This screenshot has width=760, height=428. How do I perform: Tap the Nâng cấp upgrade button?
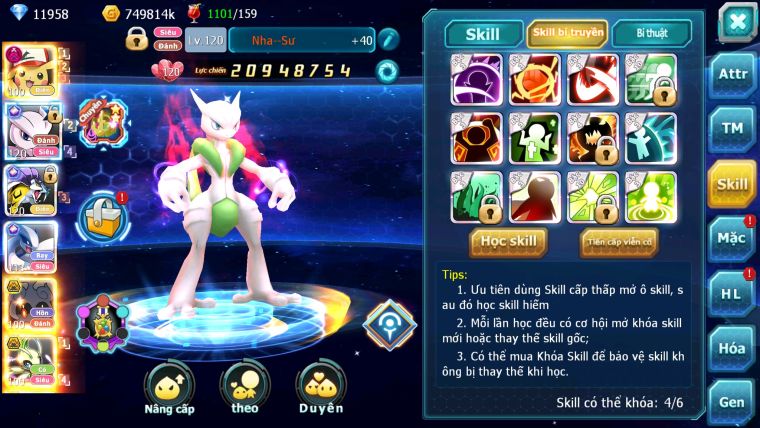(169, 389)
